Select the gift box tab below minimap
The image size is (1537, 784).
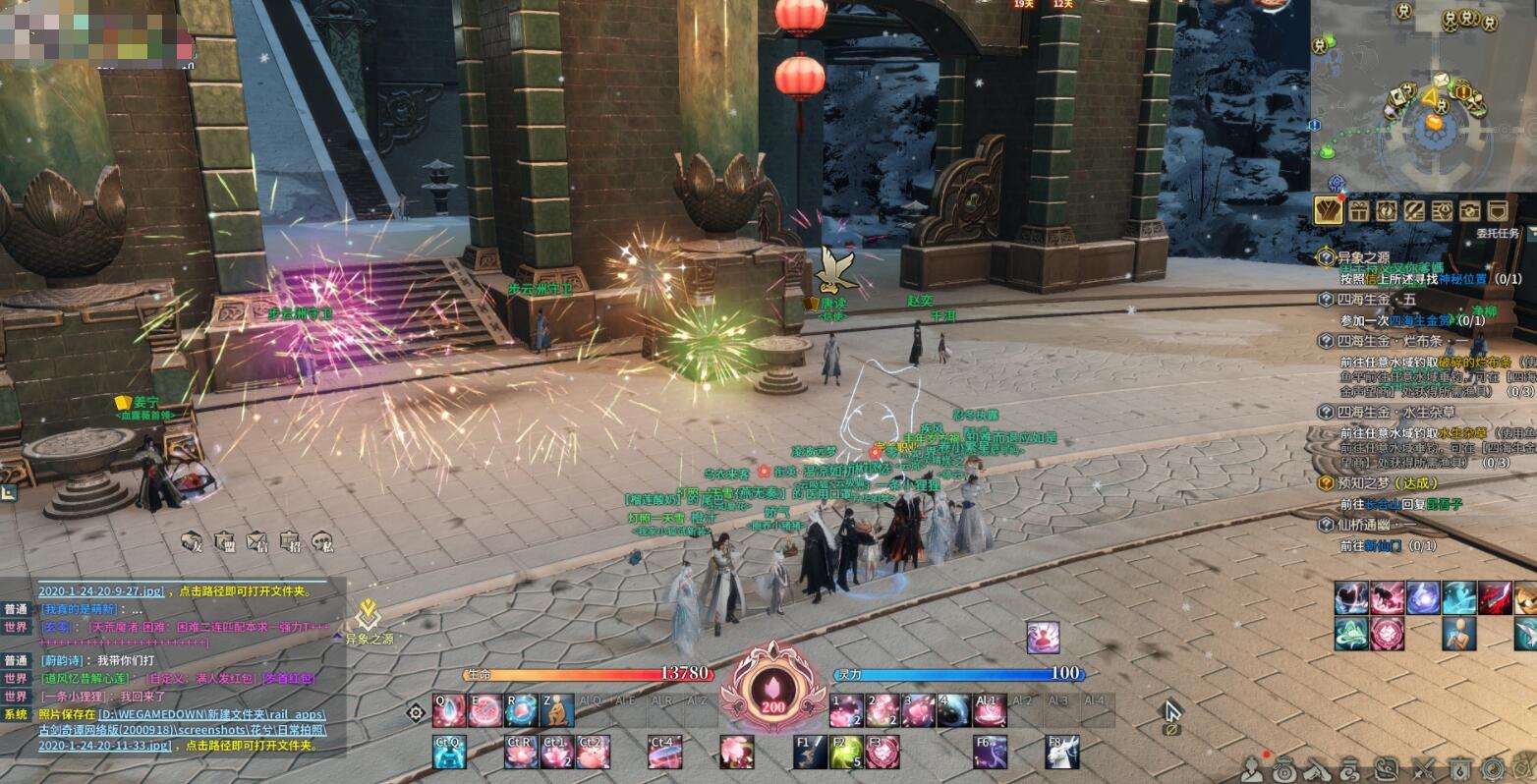(x=1358, y=209)
